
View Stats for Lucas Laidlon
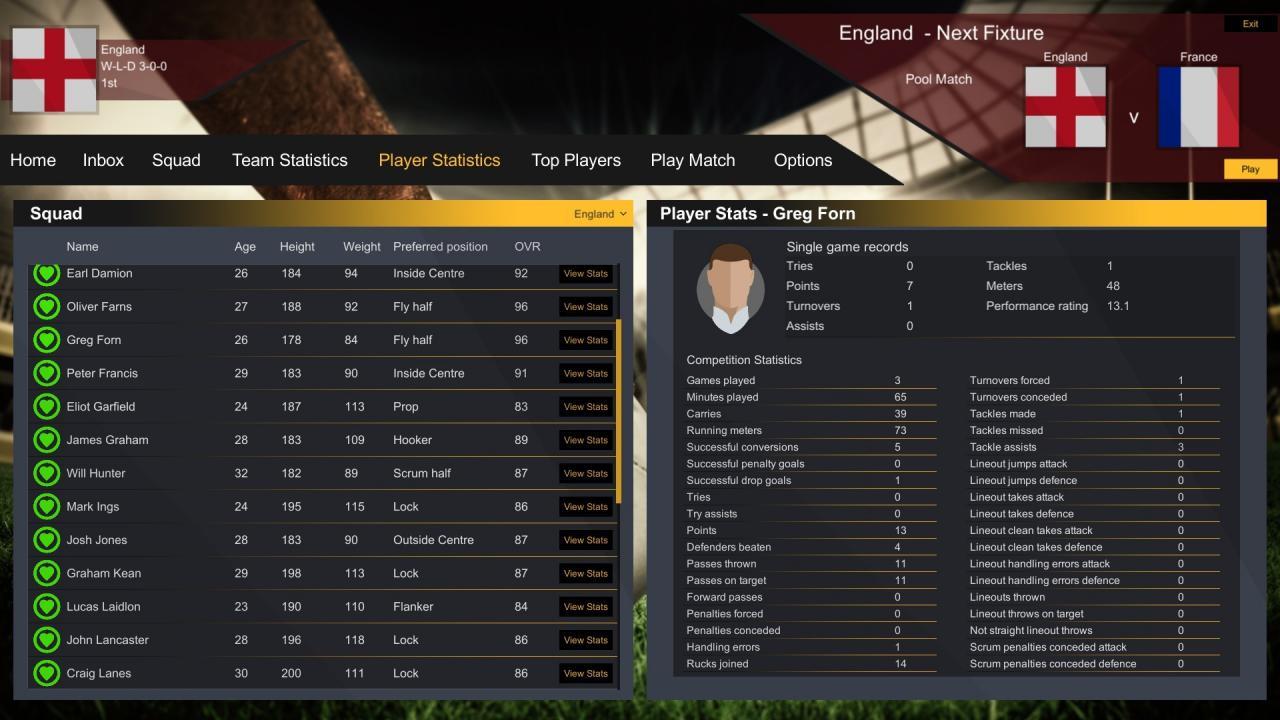click(586, 607)
